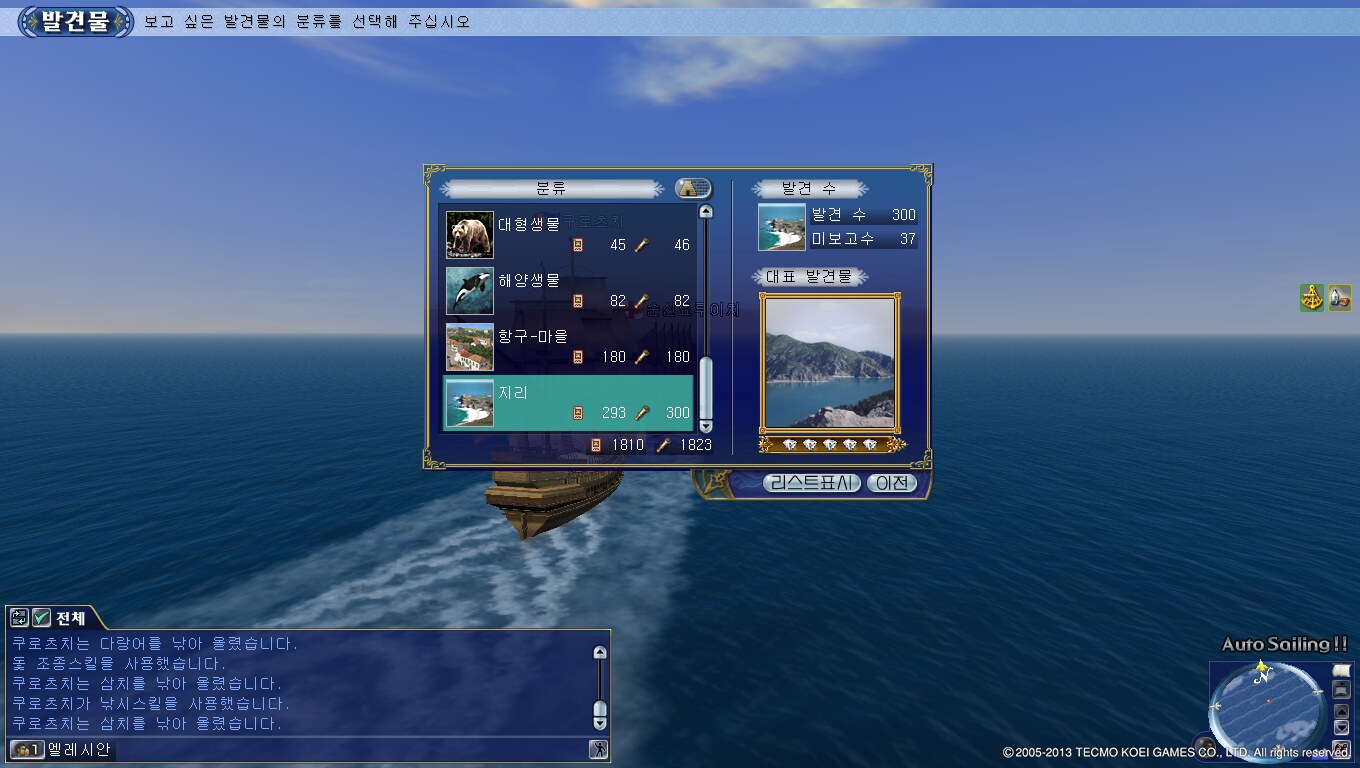Image resolution: width=1360 pixels, height=768 pixels.
Task: Toggle the green checkmark chat filter
Action: coord(41,618)
